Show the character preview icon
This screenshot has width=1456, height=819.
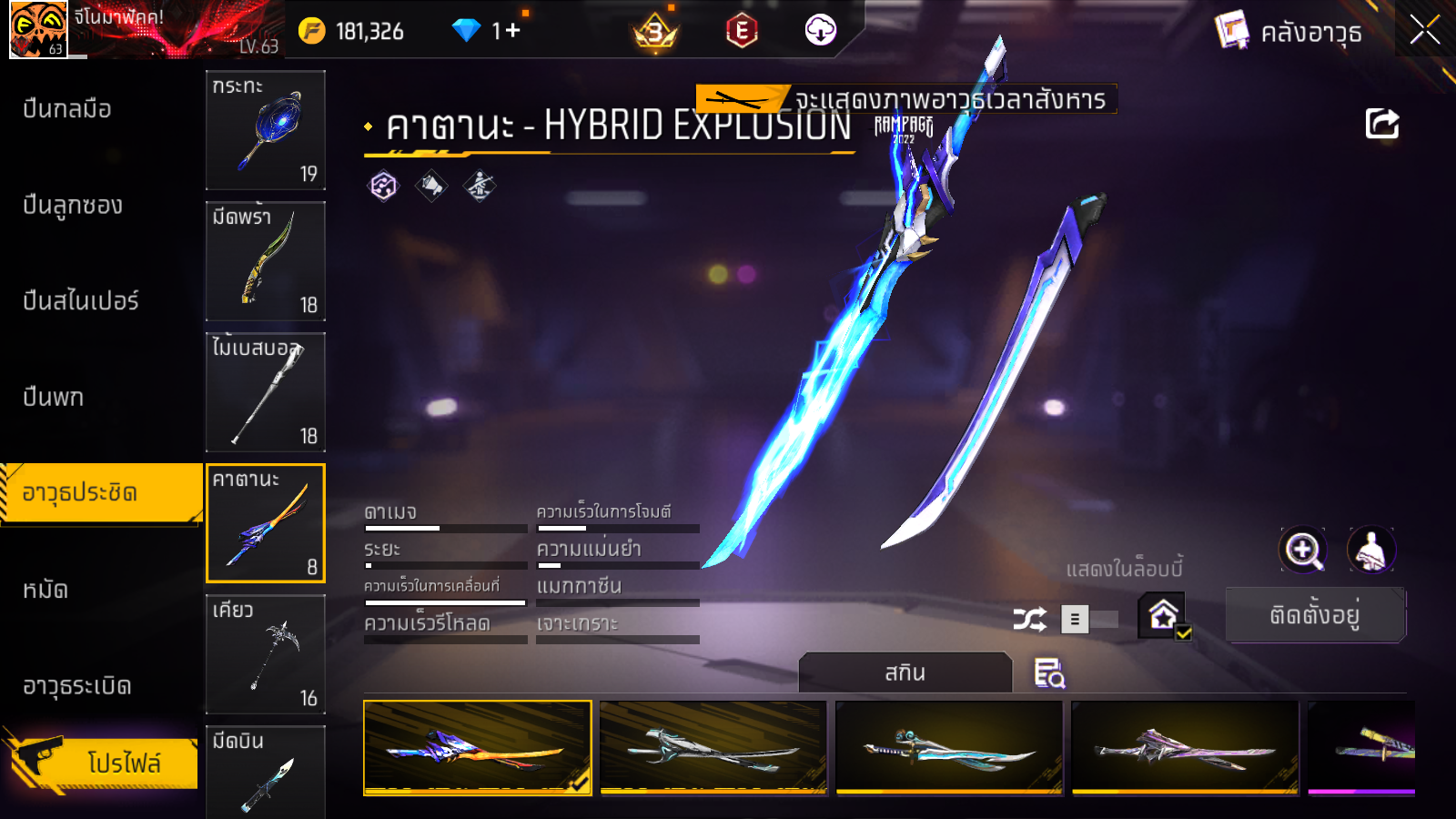1370,550
